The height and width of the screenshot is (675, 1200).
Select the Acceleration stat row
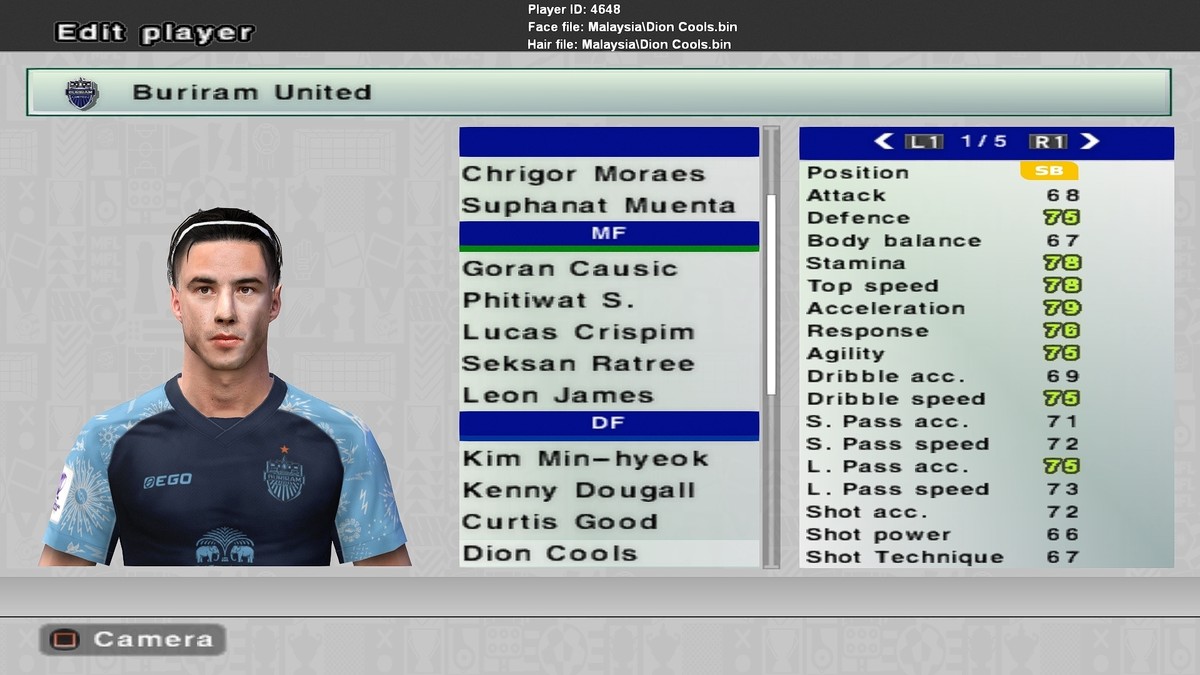coord(943,308)
